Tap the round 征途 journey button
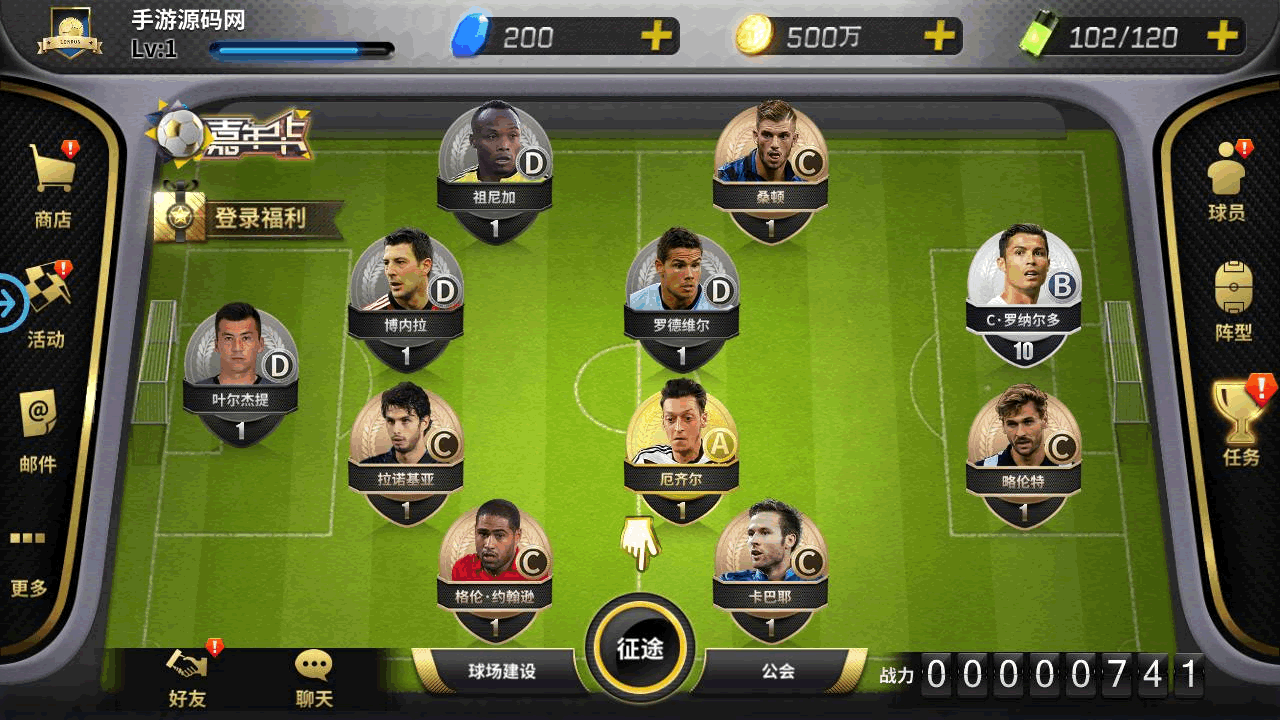Viewport: 1280px width, 720px height. click(x=640, y=647)
